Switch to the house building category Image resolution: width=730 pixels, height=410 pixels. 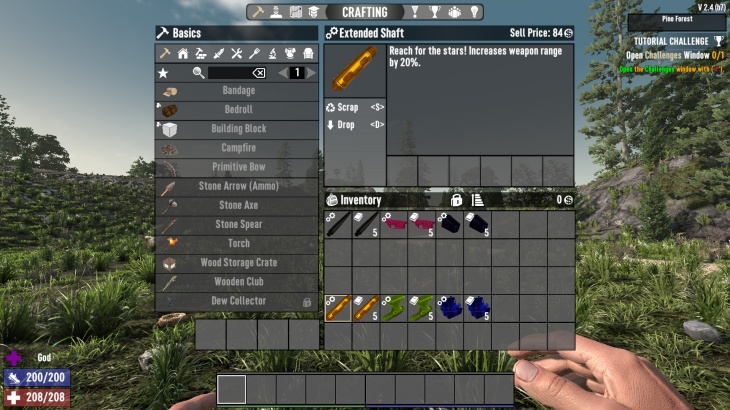(182, 53)
